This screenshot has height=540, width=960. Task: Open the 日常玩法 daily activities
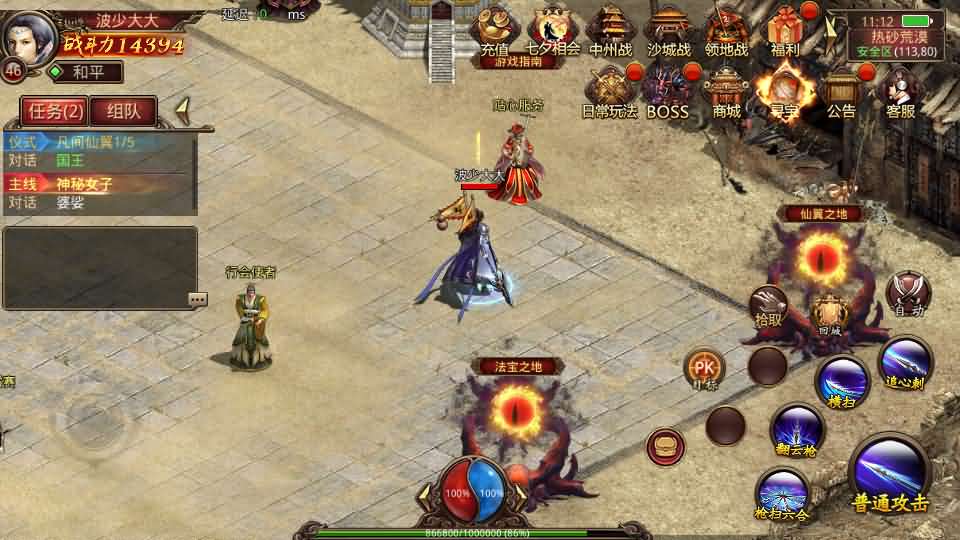[x=609, y=91]
